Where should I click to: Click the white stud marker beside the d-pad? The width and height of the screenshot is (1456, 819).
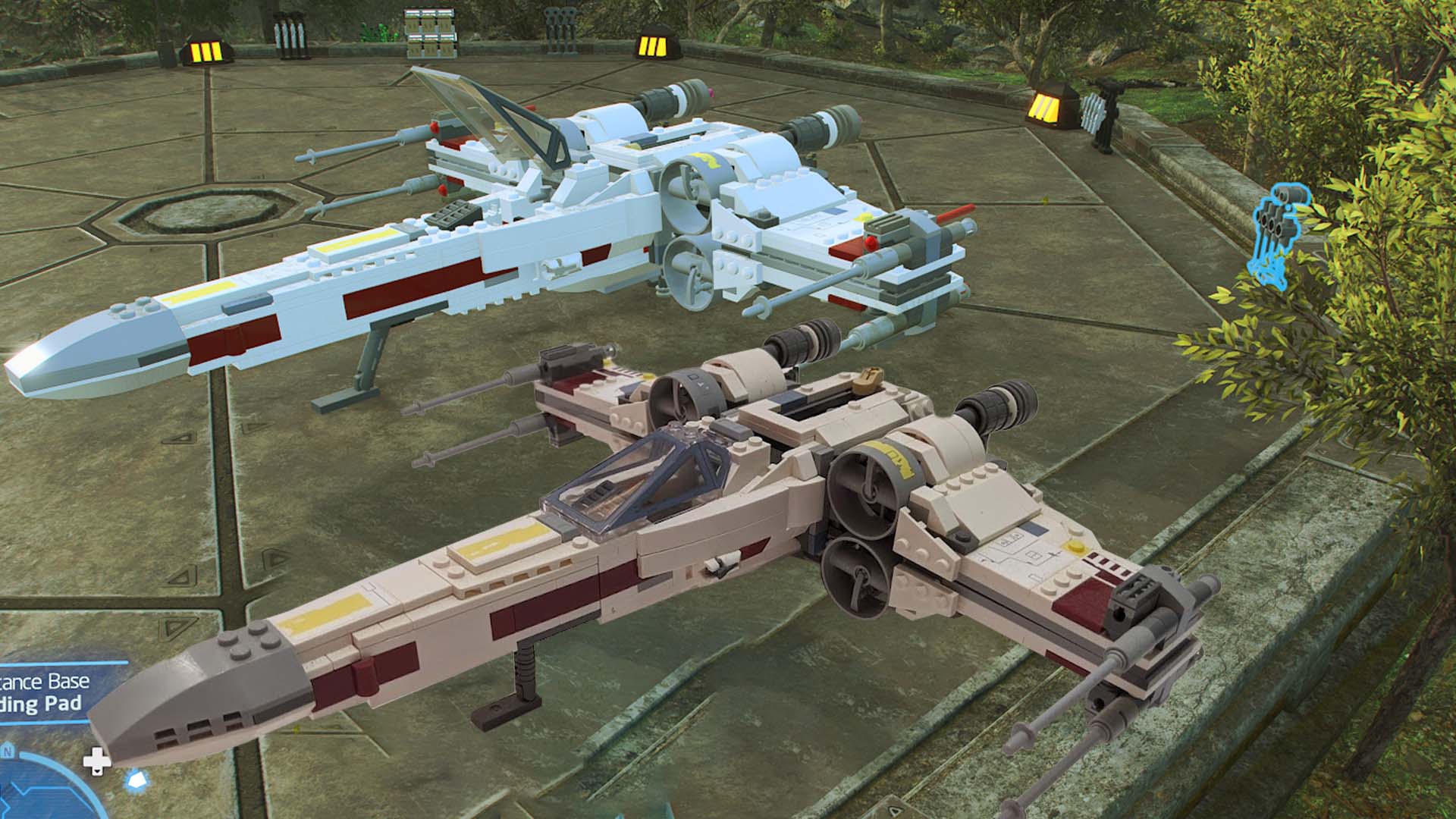(134, 779)
